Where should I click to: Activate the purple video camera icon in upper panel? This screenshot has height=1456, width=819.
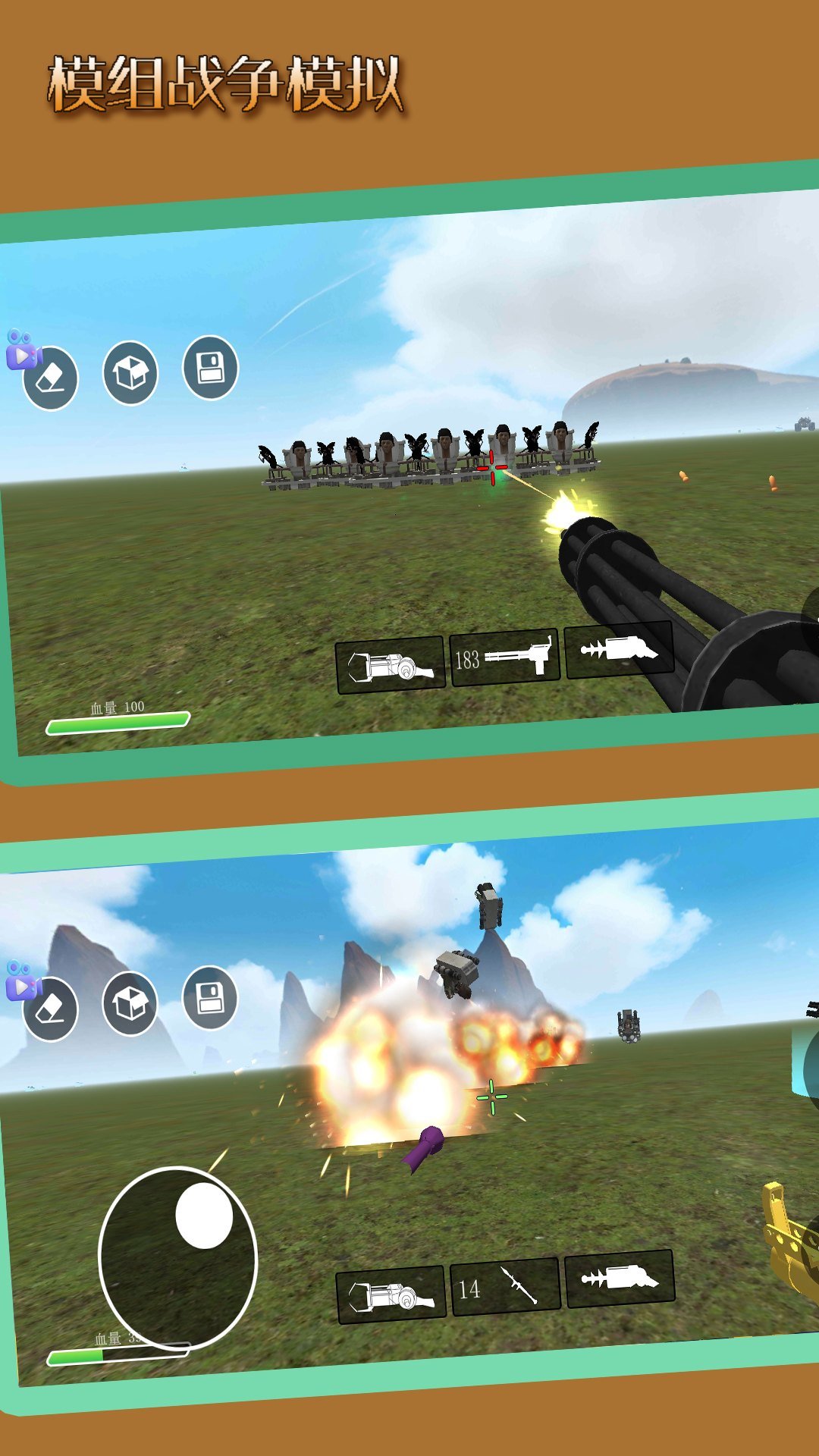[x=21, y=350]
